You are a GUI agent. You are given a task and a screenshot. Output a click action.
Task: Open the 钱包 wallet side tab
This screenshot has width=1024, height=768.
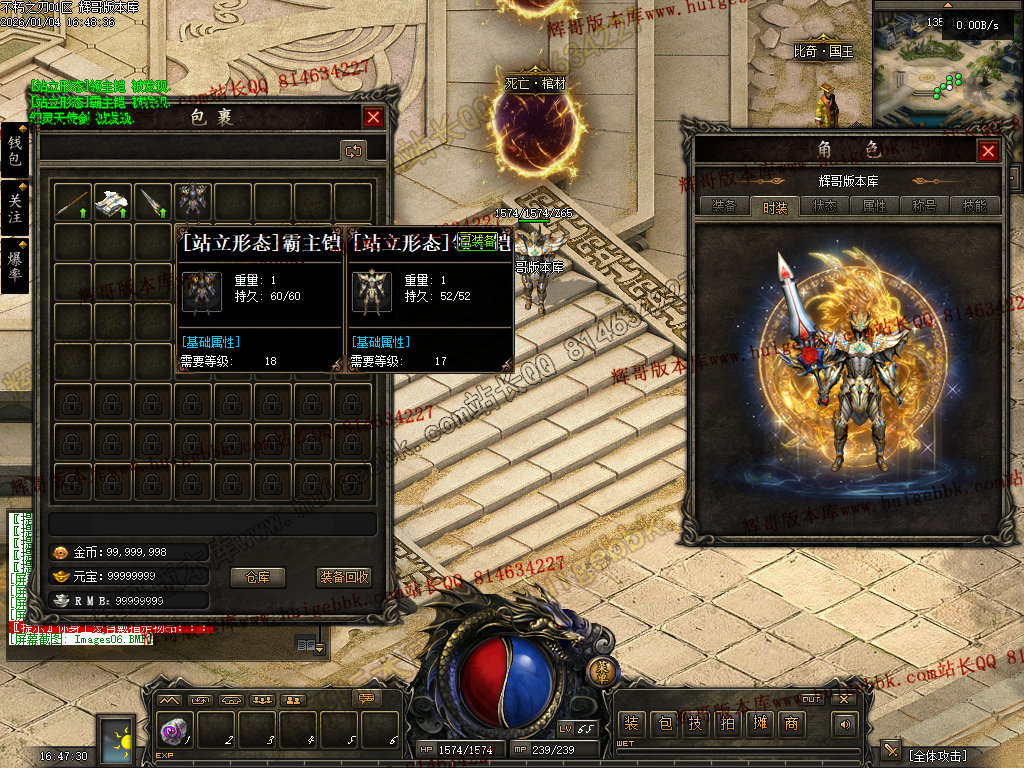14,151
